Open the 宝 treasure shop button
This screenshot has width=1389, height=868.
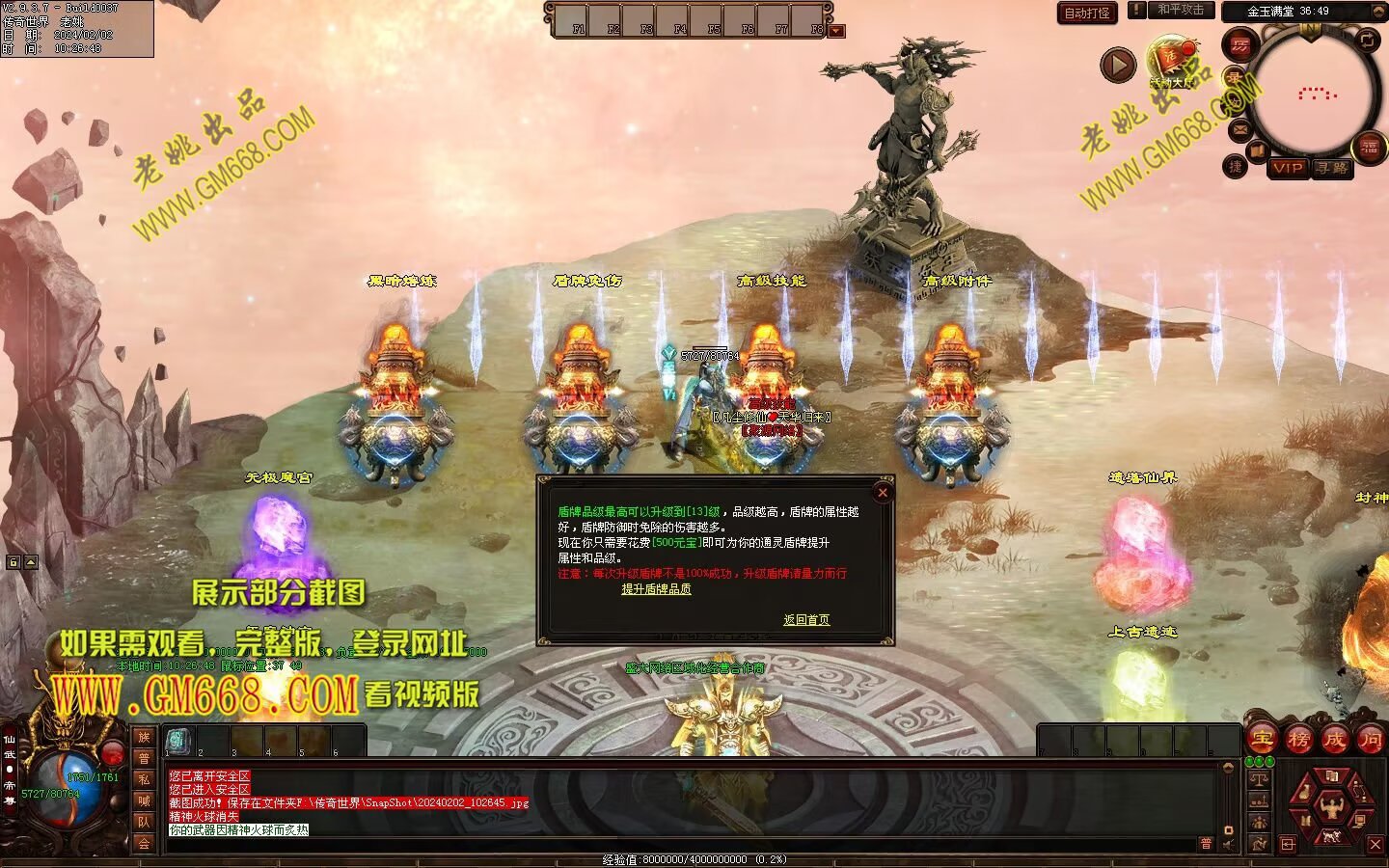point(1262,740)
